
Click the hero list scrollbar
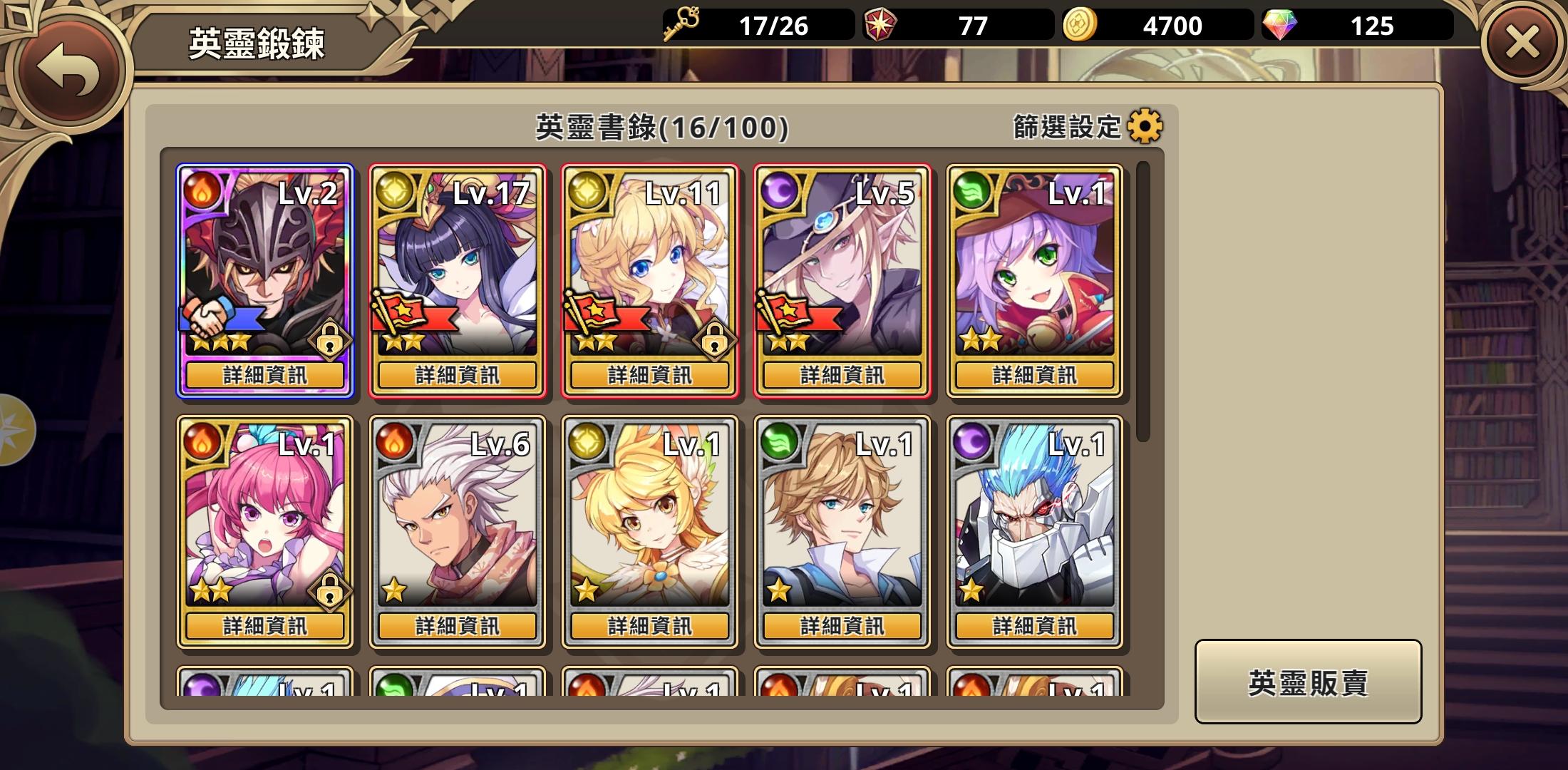1143,301
